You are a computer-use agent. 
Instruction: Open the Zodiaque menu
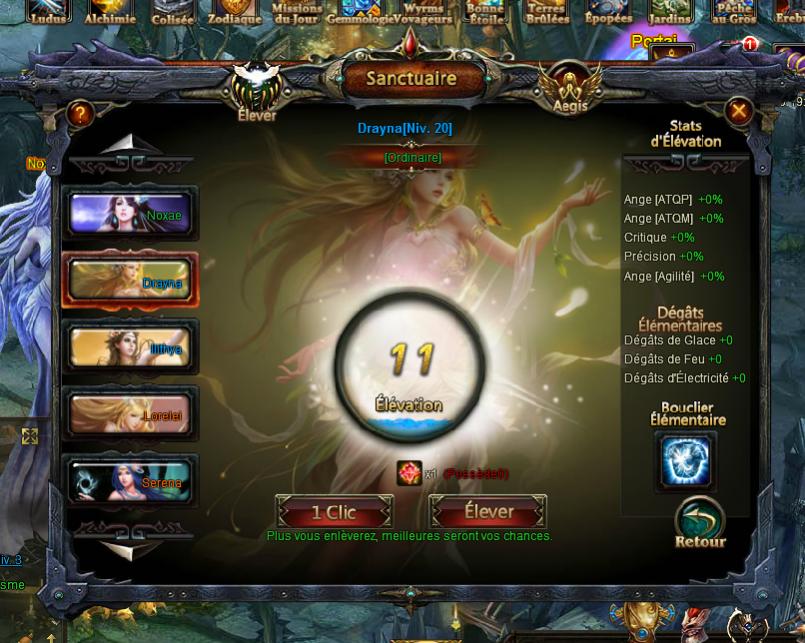(x=234, y=12)
